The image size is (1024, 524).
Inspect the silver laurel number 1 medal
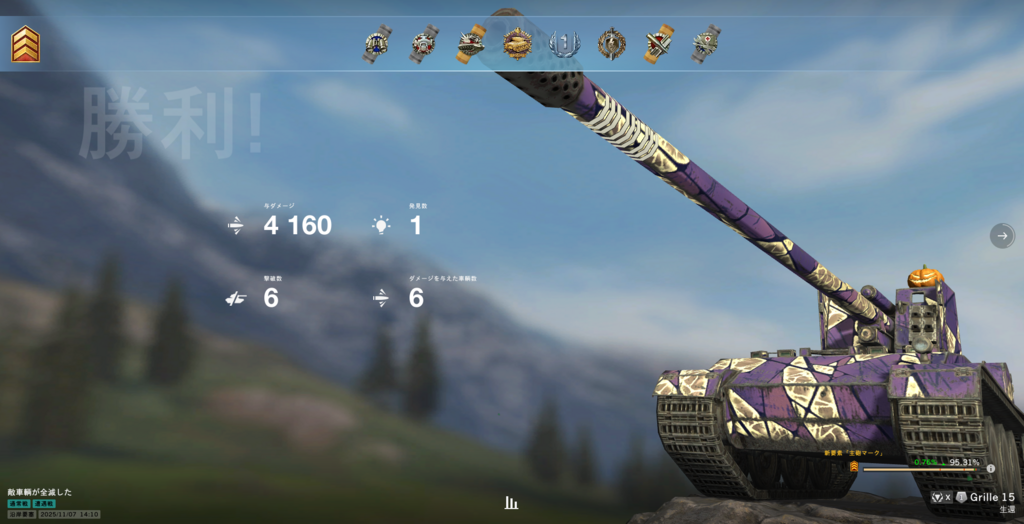(x=564, y=44)
